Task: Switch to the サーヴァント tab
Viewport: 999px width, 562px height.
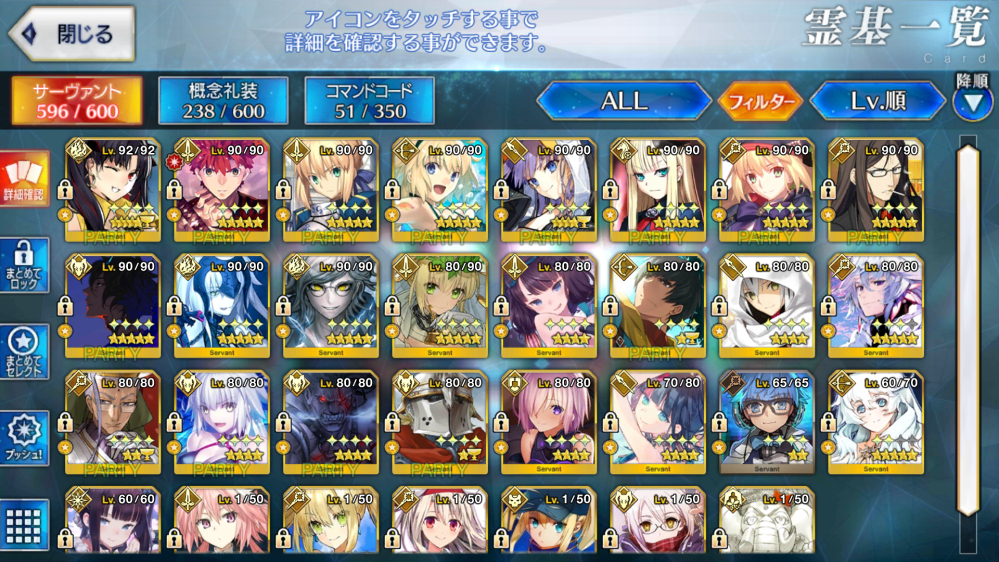Action: tap(77, 101)
